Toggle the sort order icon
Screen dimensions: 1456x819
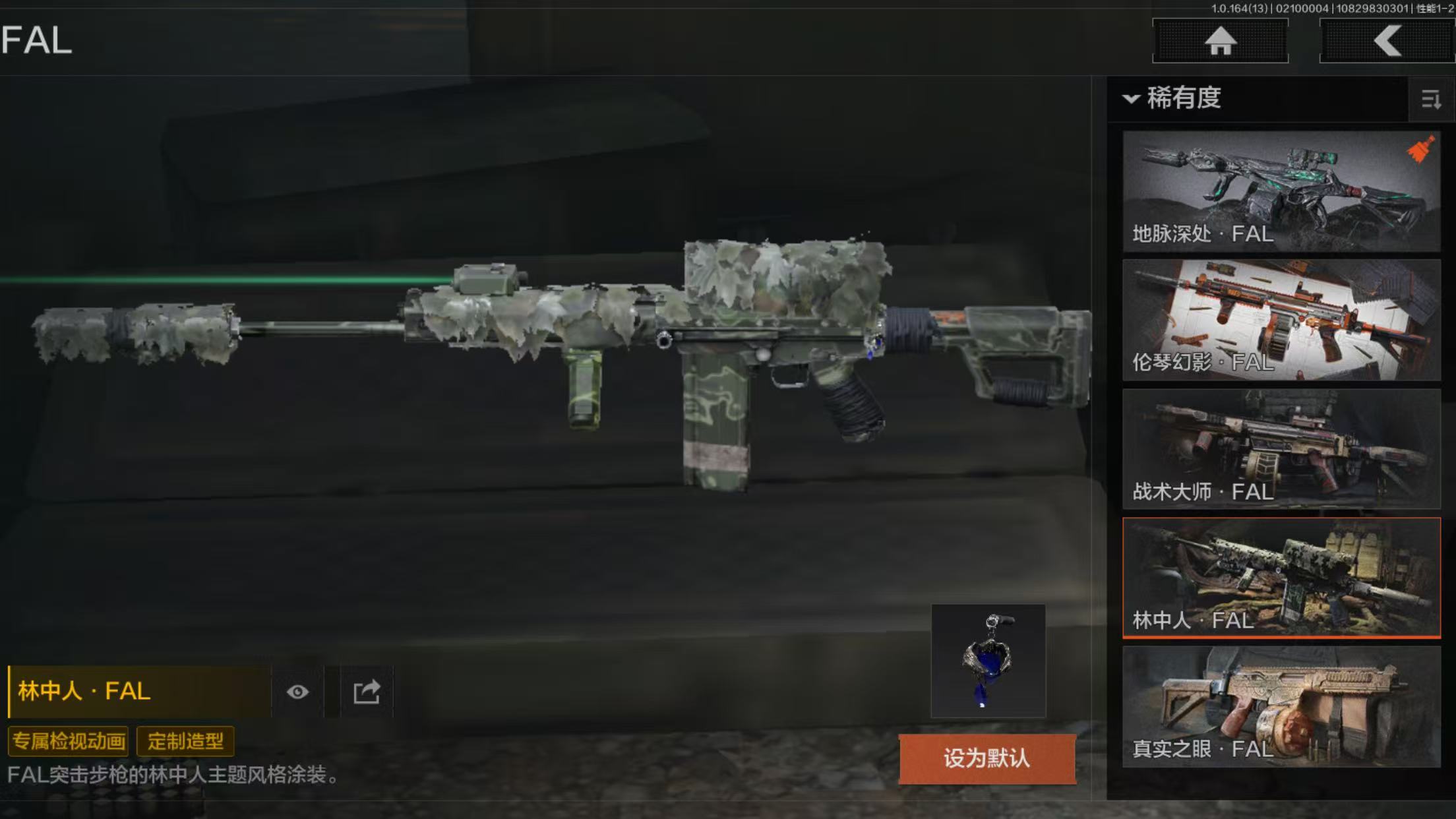point(1430,100)
